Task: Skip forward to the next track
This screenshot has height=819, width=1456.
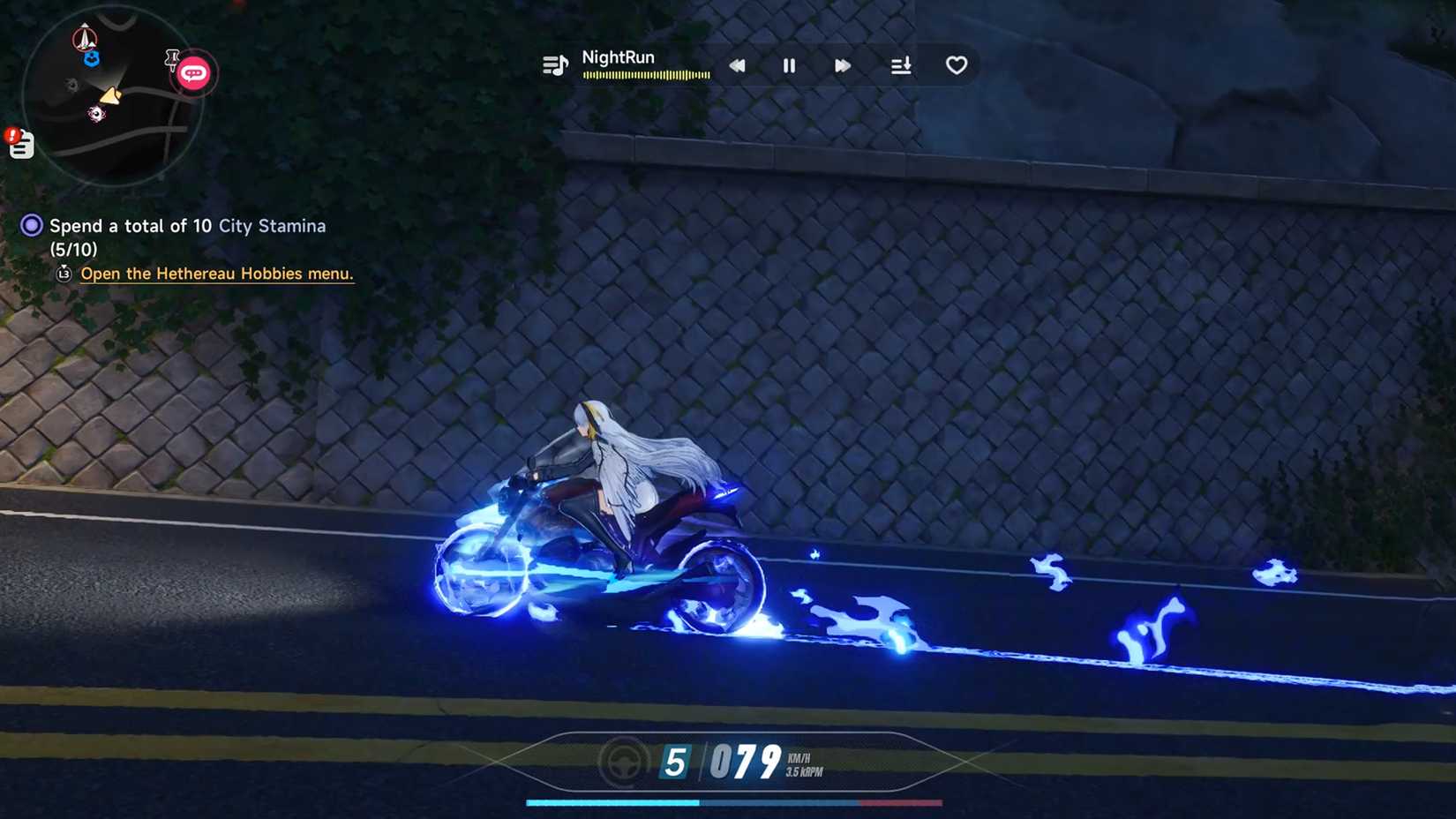Action: coord(842,65)
